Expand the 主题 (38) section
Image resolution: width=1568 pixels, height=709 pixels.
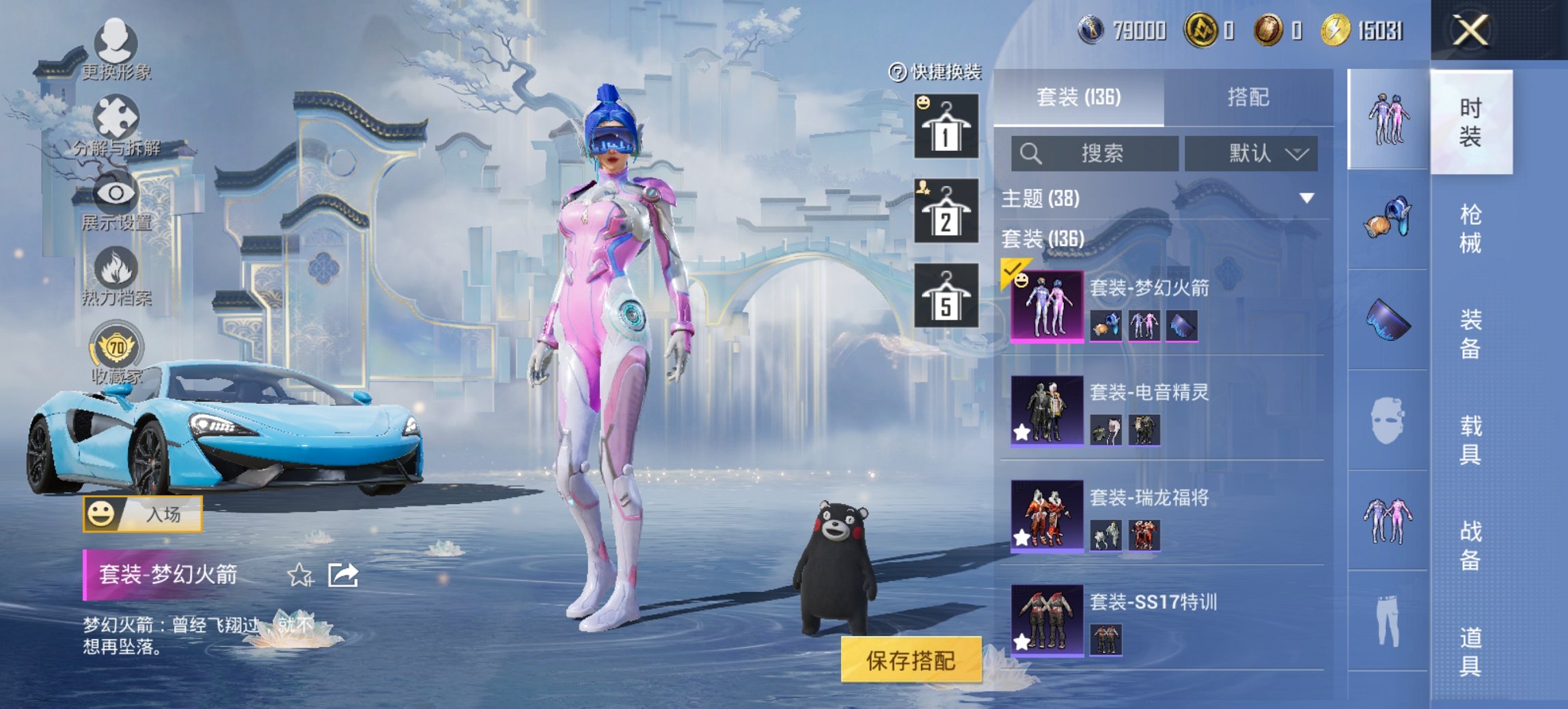pos(1306,198)
